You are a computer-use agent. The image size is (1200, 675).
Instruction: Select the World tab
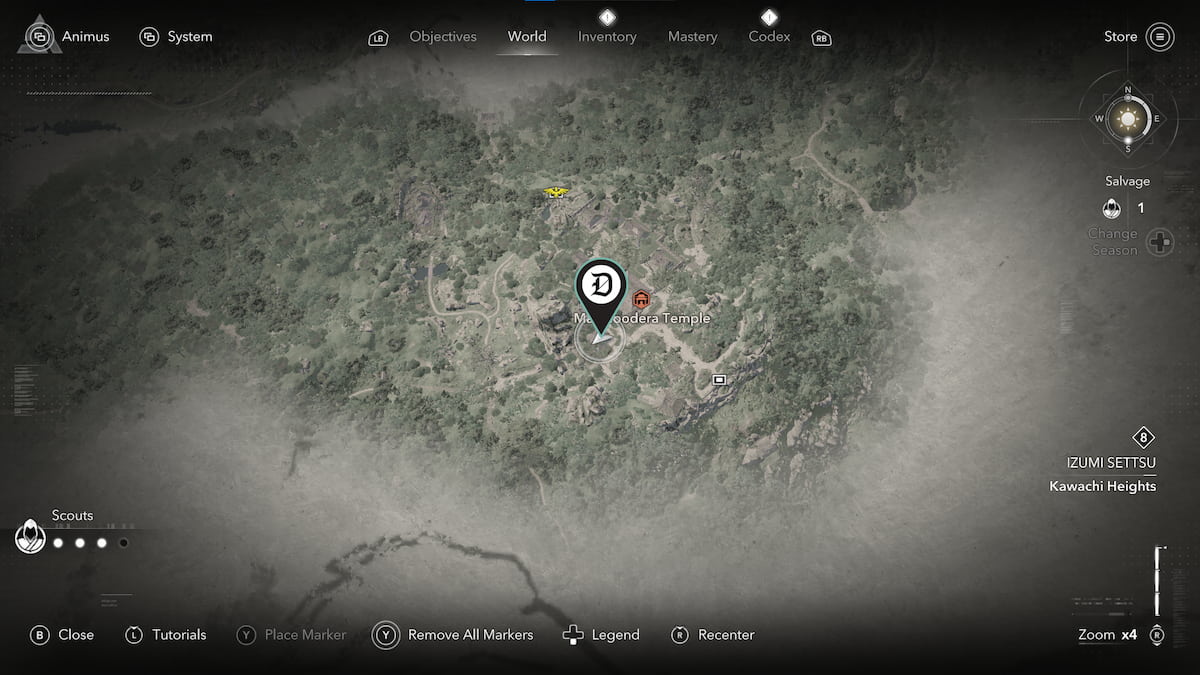[x=527, y=37]
